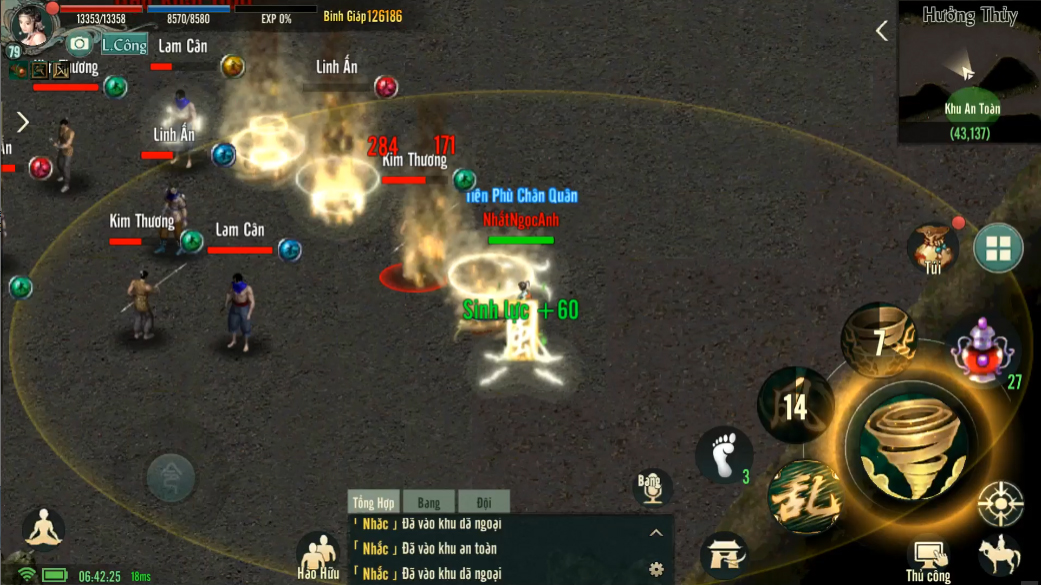Switch chat to the Bang tab
Screen dimensions: 1041x585
point(428,503)
